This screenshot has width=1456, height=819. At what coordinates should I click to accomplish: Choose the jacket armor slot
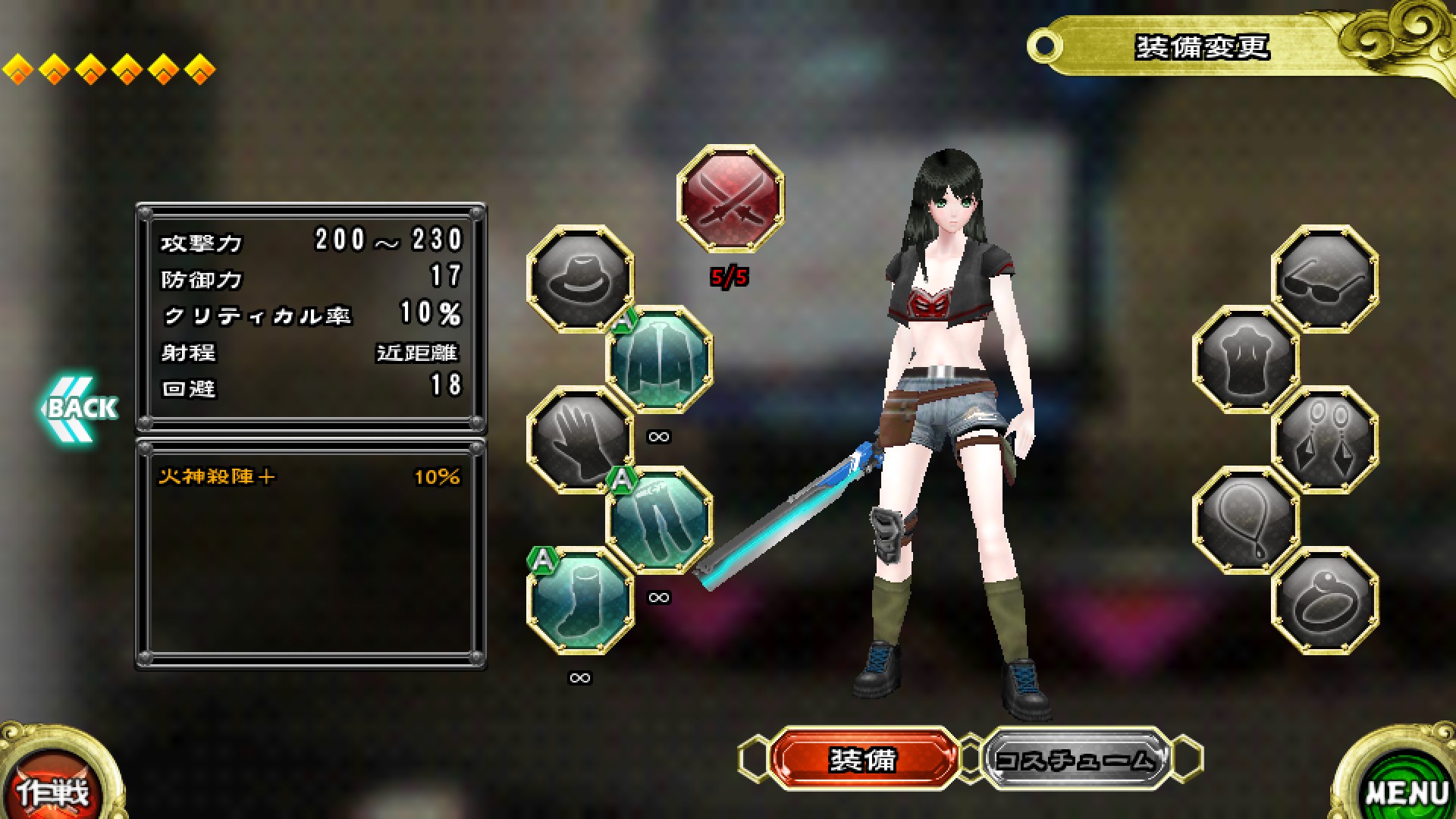(660, 359)
